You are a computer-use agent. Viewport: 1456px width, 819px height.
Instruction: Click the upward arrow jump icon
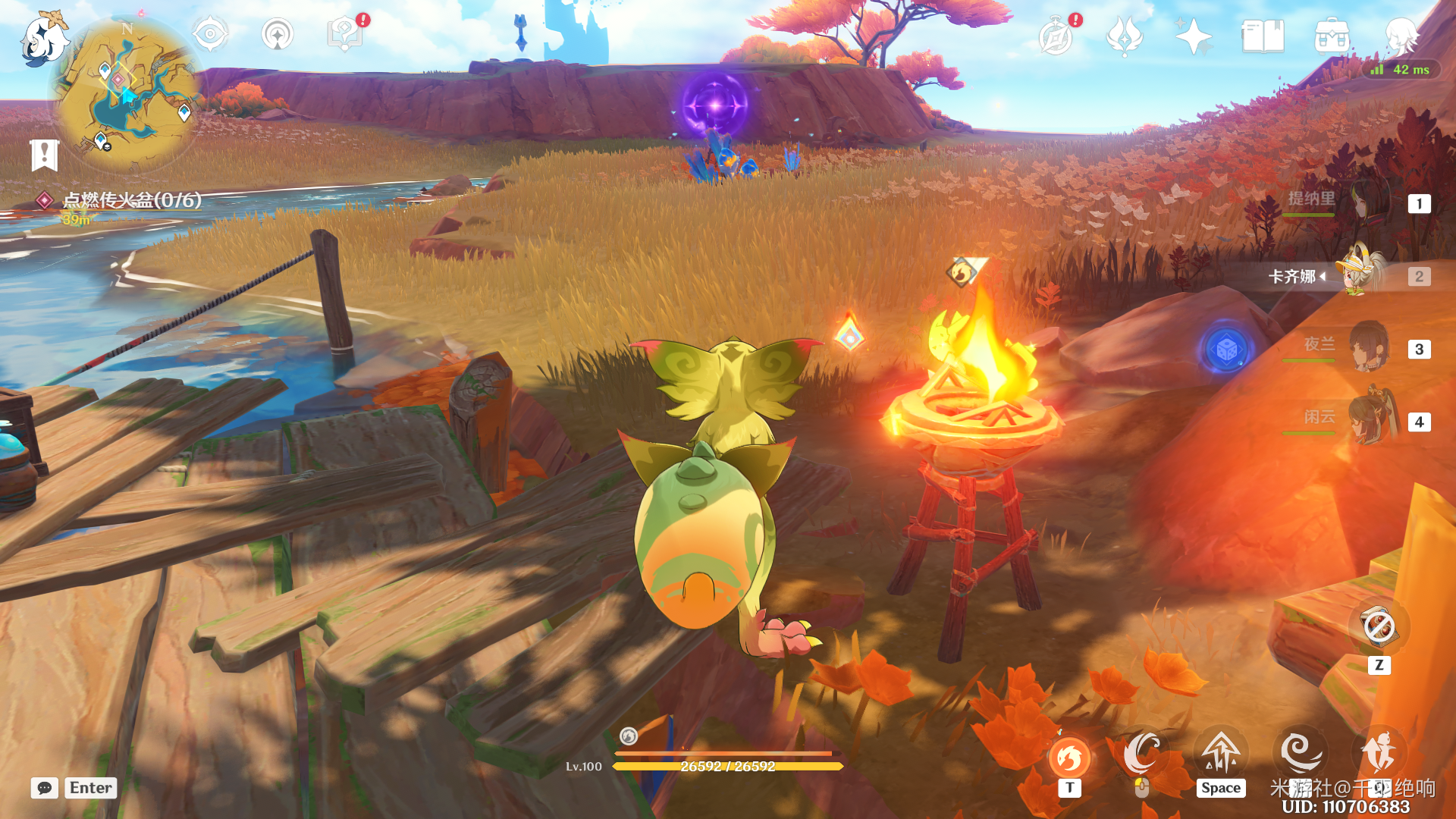click(1221, 753)
